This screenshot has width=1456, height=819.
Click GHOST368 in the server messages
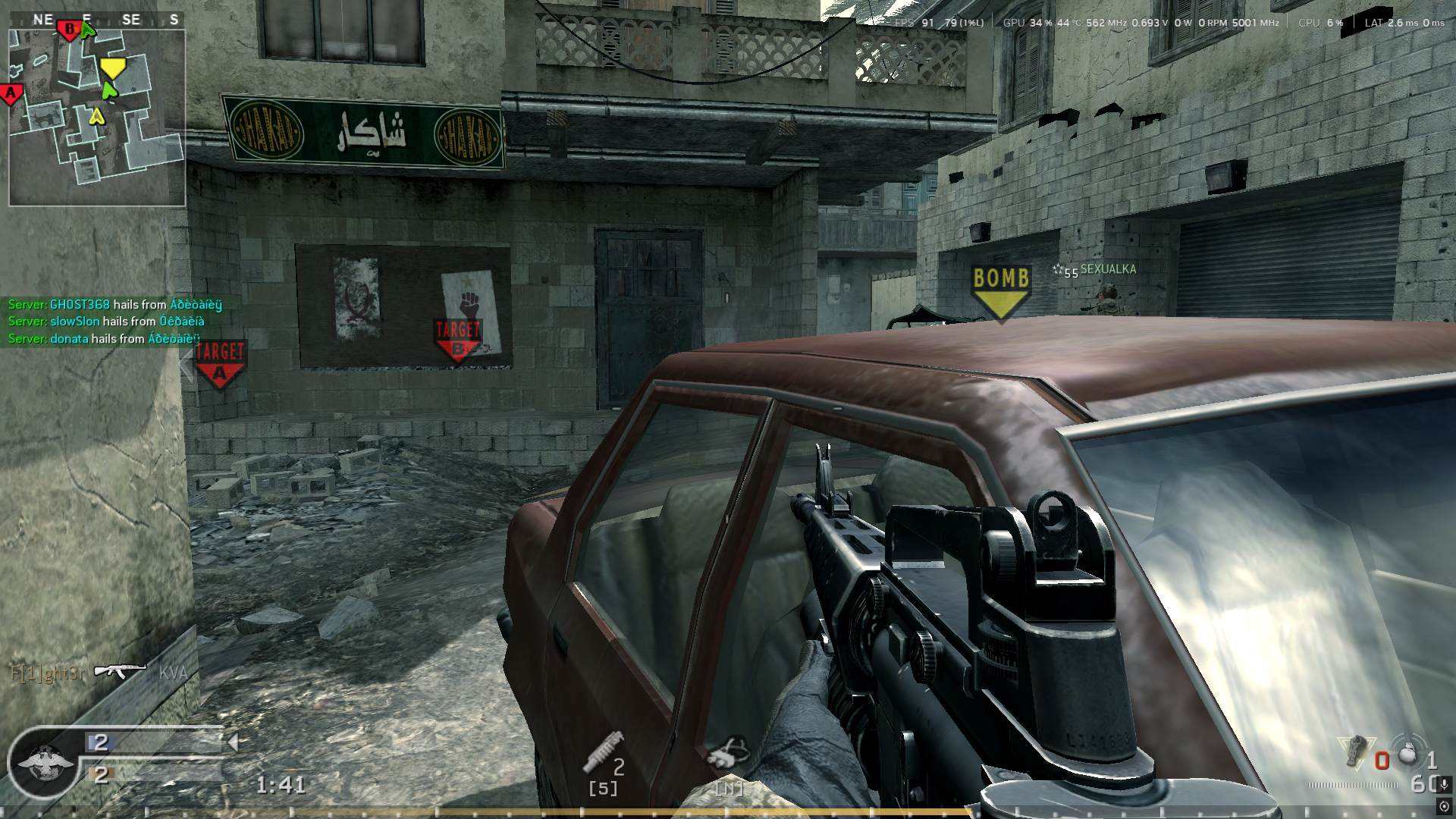pos(79,304)
